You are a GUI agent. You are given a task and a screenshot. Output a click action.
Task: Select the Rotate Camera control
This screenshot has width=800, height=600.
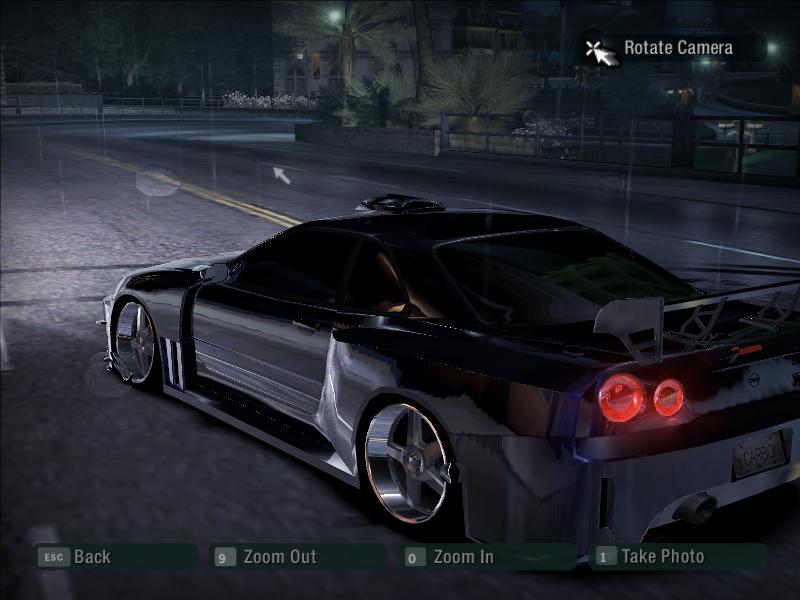coord(677,48)
